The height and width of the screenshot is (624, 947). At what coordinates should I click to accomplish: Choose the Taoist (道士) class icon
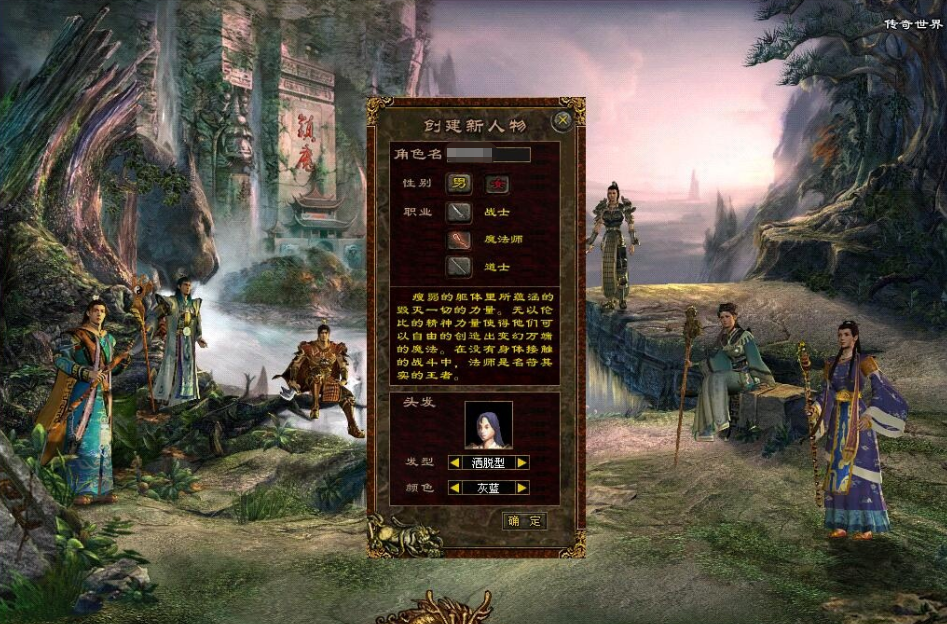click(458, 266)
